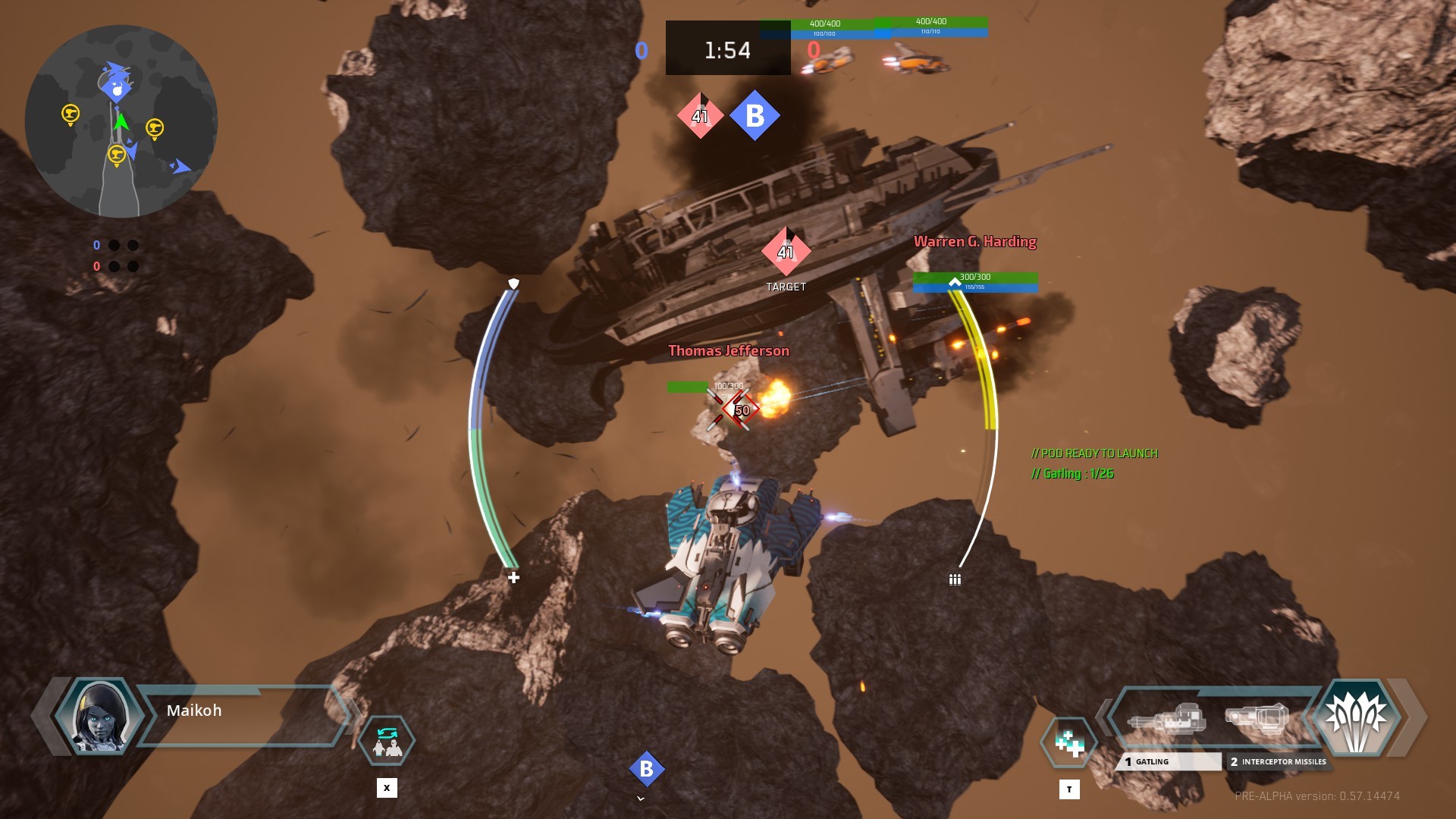This screenshot has height=819, width=1456.
Task: Toggle target lock on Thomas Jefferson
Action: (728, 350)
